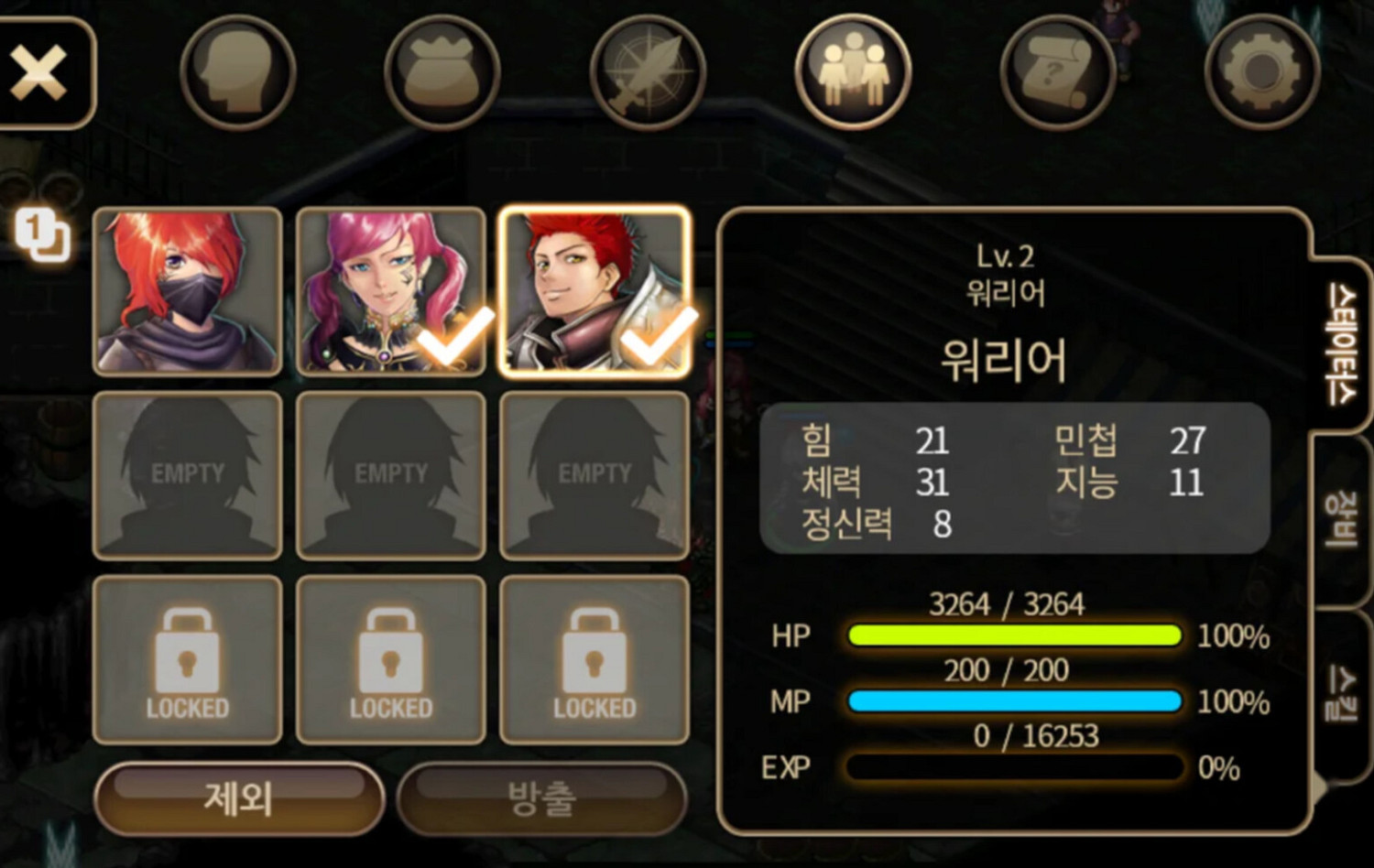Open the character profile icon
The width and height of the screenshot is (1374, 868).
click(236, 73)
